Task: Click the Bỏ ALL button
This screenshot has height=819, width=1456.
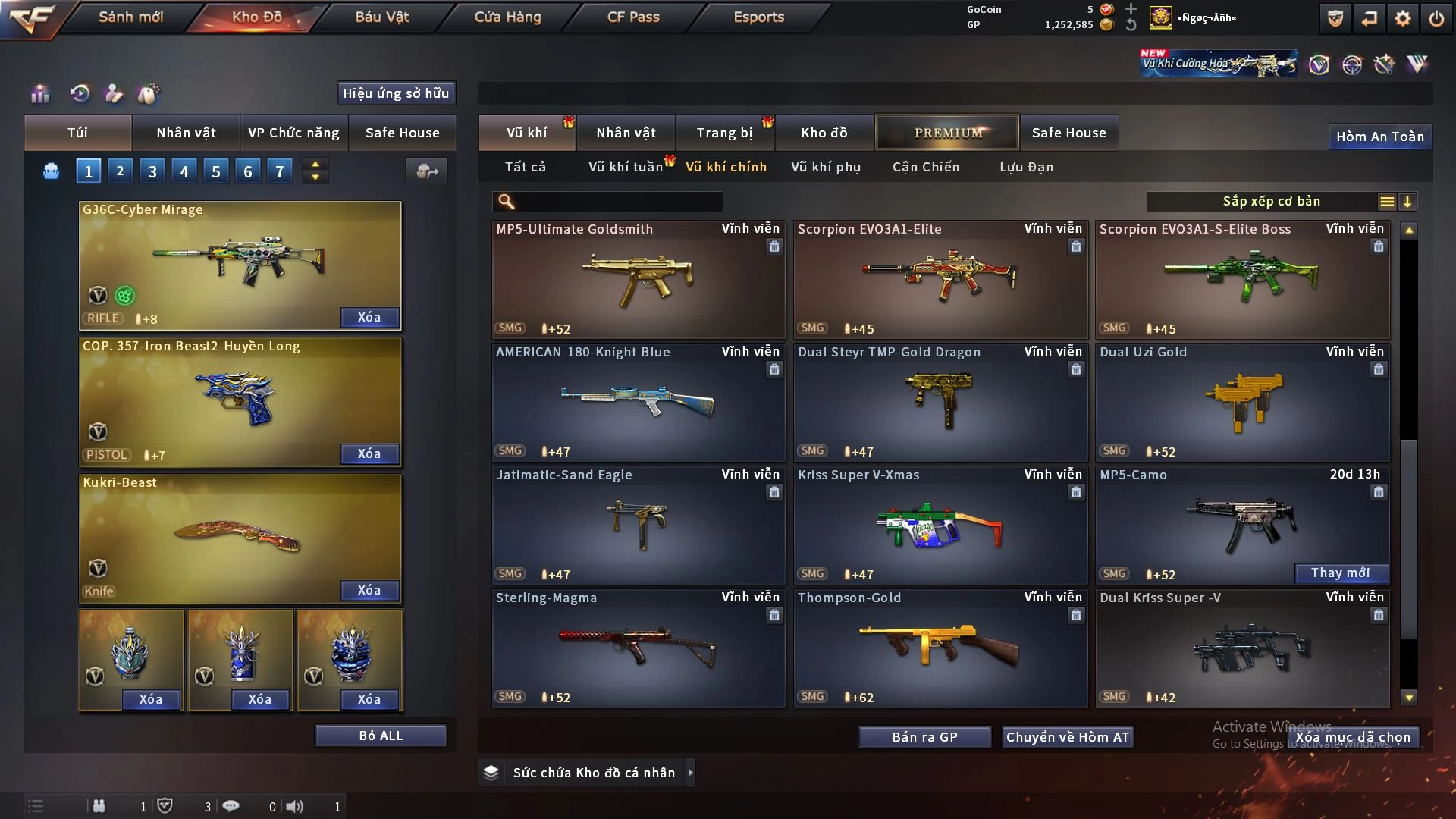Action: click(381, 736)
